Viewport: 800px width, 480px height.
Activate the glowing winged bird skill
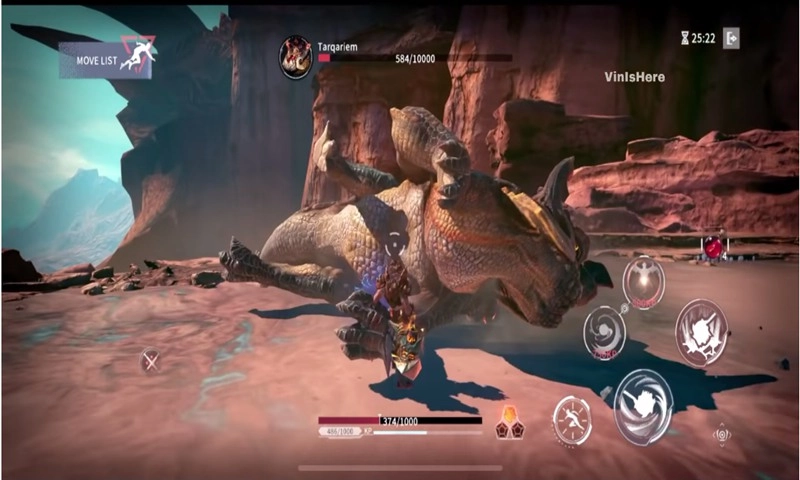(x=643, y=281)
